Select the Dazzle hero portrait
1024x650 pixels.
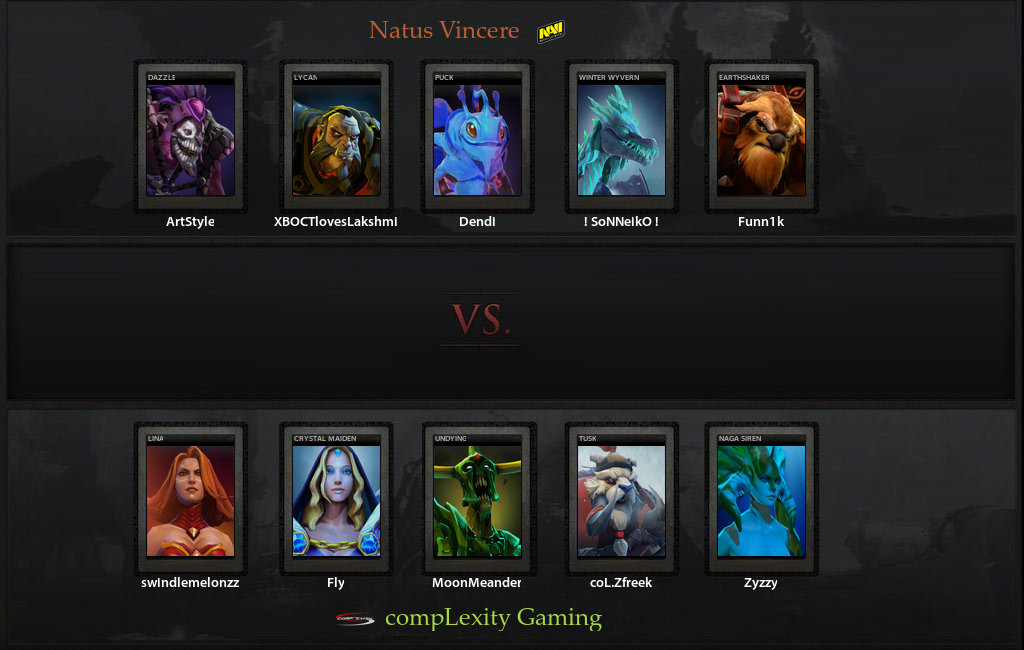pos(190,138)
